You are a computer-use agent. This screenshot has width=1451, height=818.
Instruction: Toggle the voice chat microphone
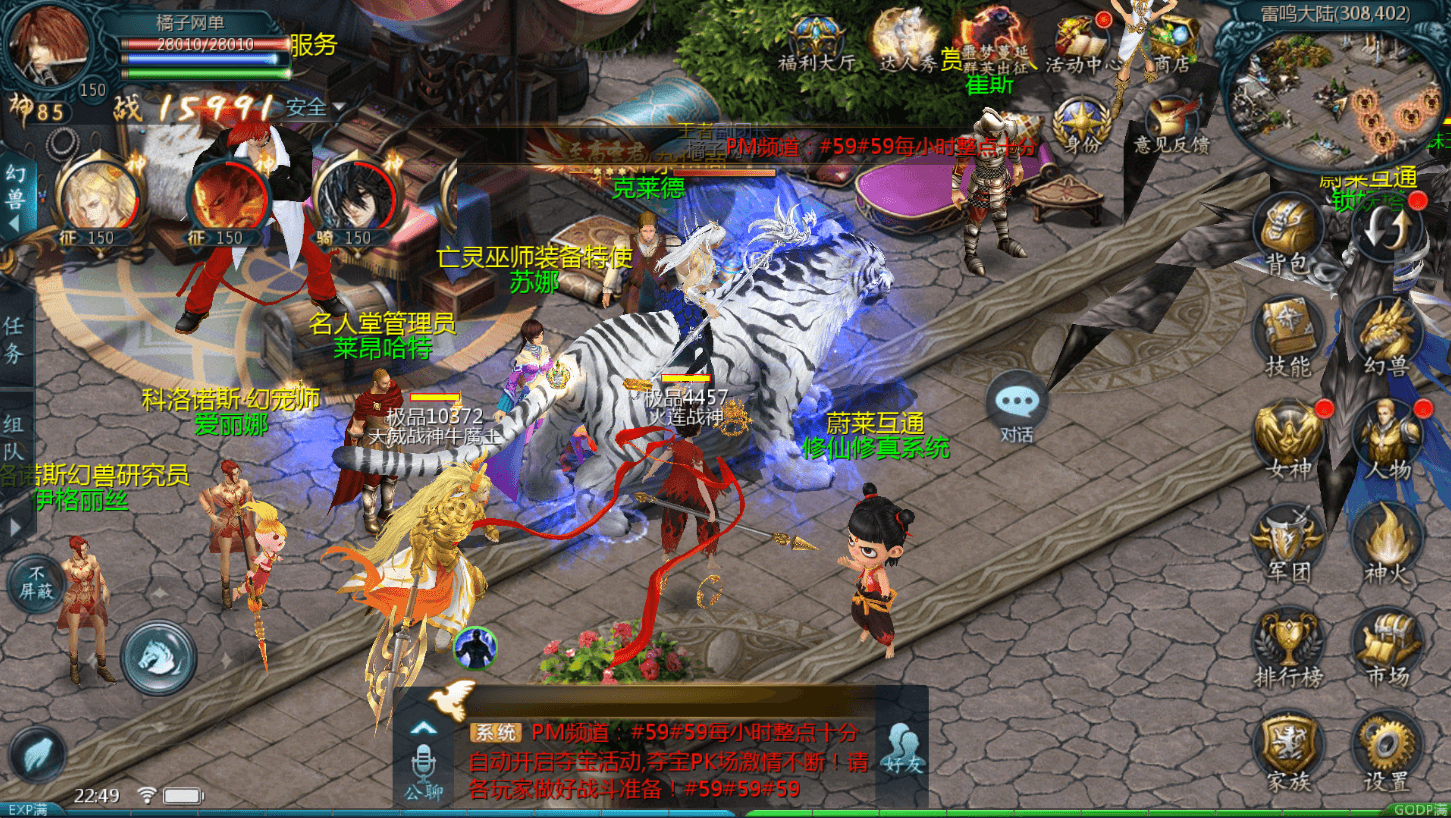point(425,762)
